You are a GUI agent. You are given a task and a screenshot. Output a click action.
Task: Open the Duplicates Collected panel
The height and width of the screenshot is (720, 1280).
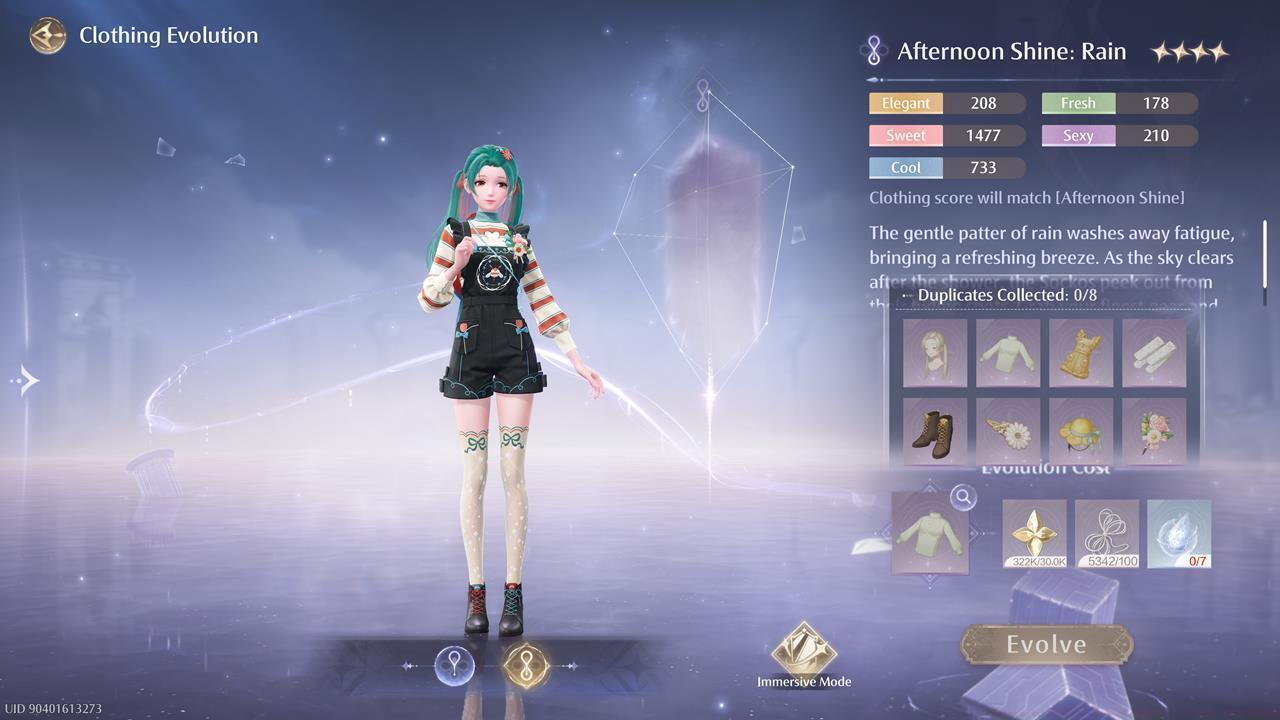point(1007,295)
